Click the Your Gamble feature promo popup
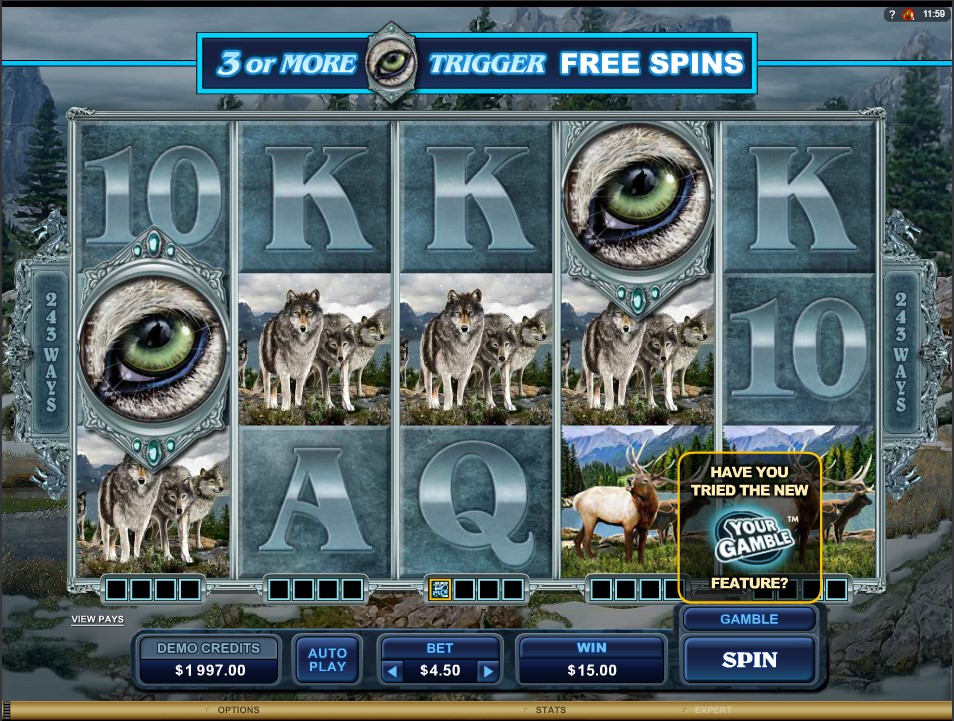Screen dimensions: 954x721 [749, 527]
